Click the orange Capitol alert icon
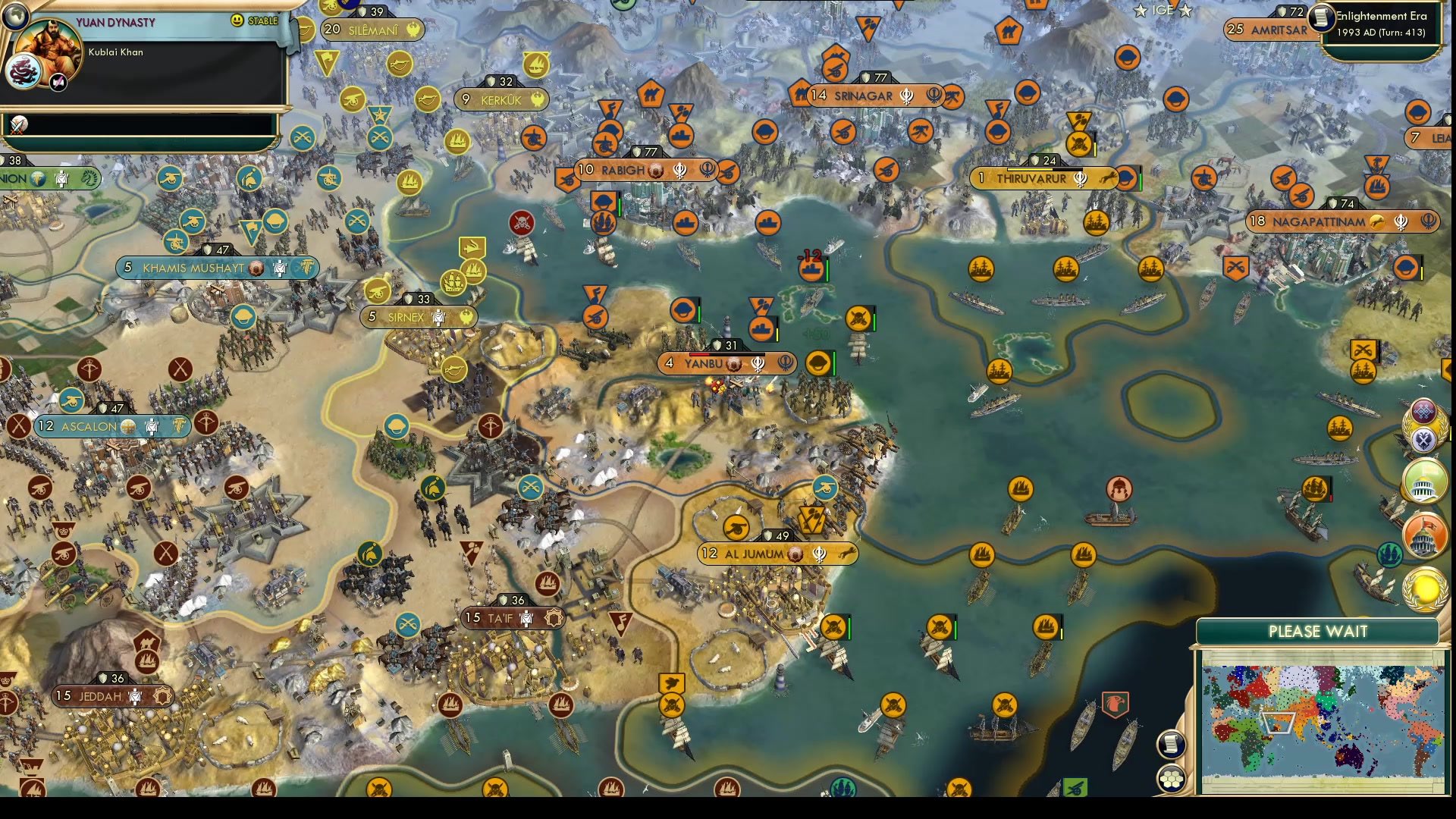Viewport: 1456px width, 819px height. tap(1425, 535)
